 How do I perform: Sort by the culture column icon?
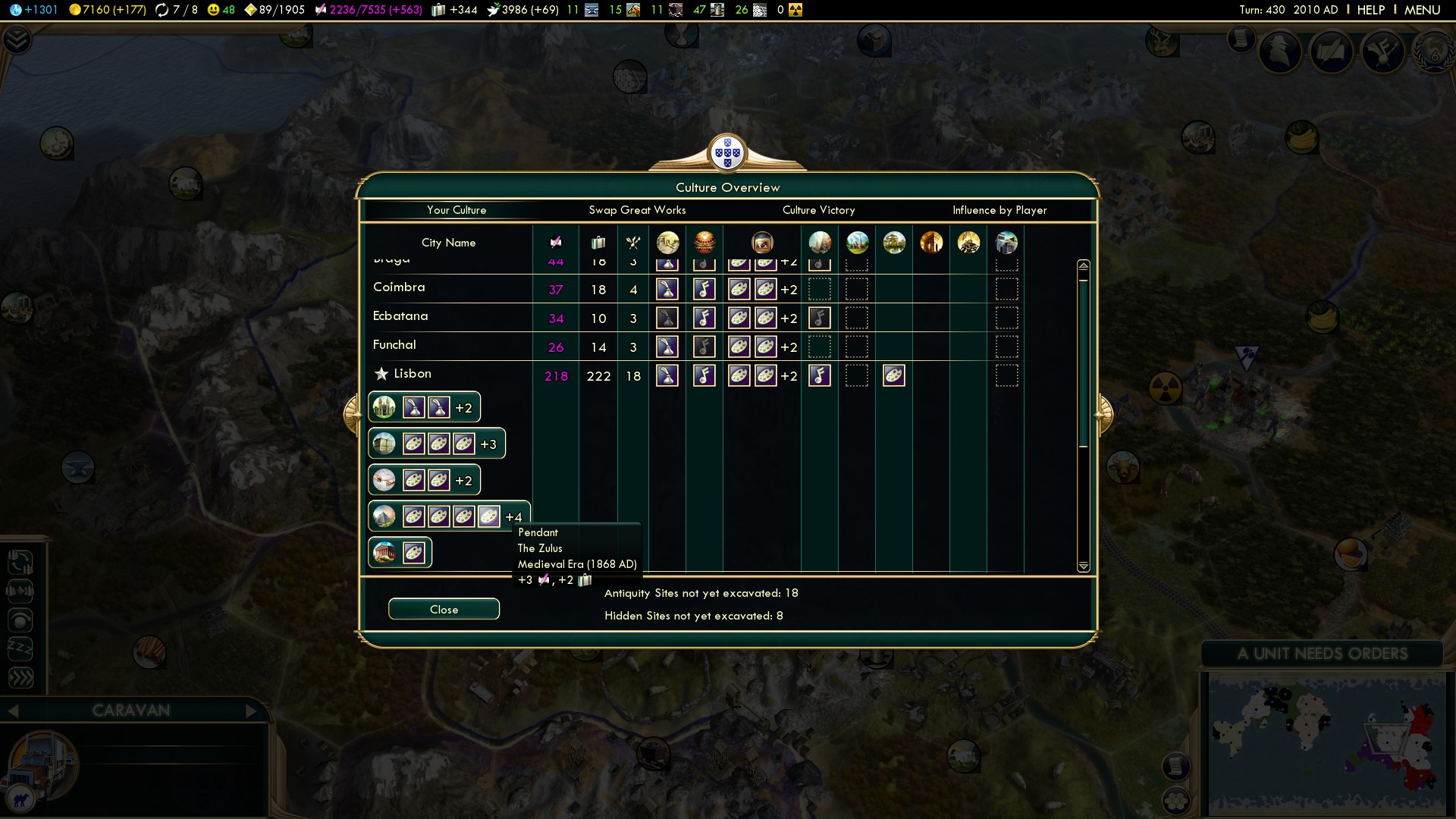click(x=556, y=243)
